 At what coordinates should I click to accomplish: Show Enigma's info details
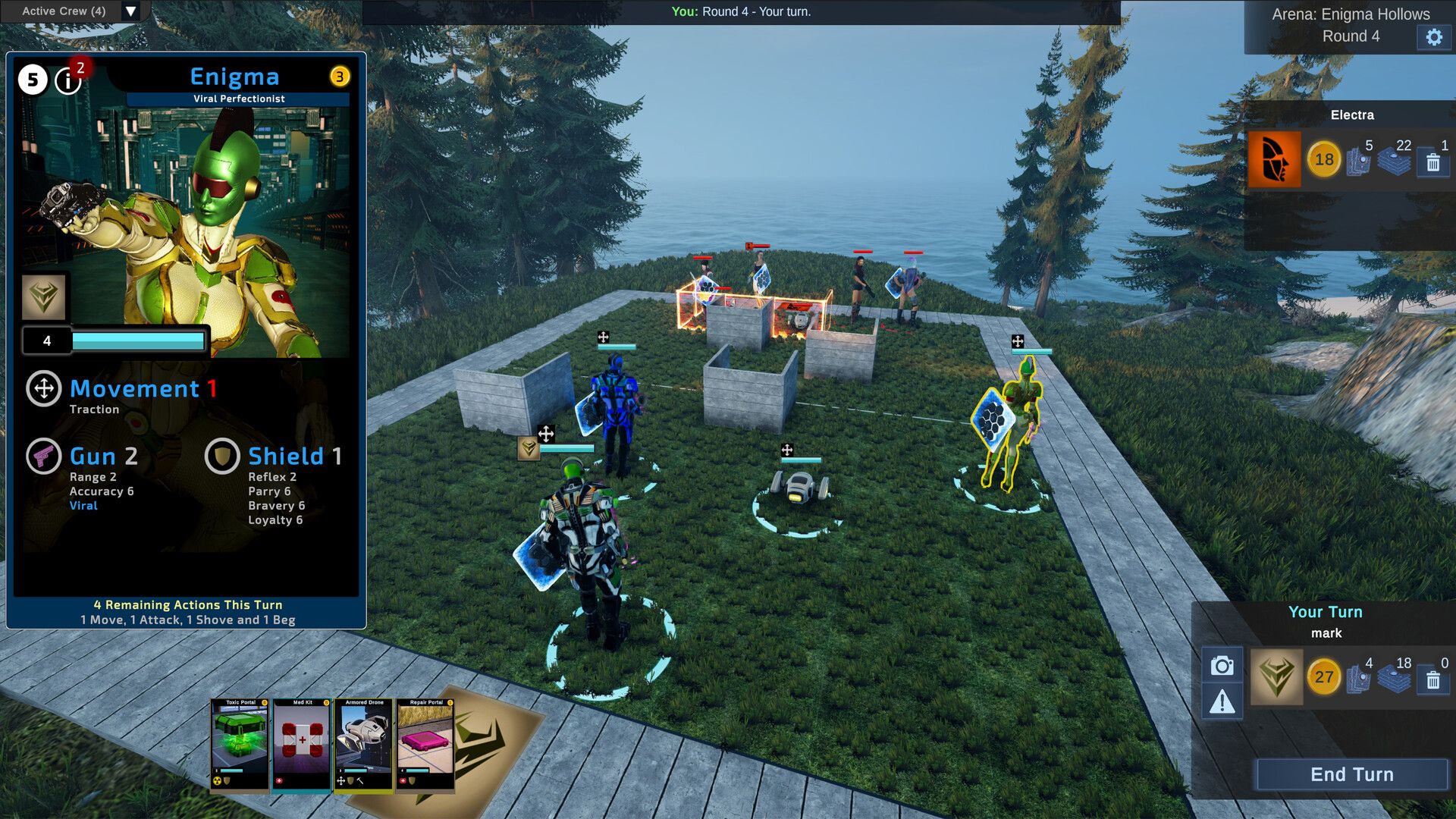(68, 80)
